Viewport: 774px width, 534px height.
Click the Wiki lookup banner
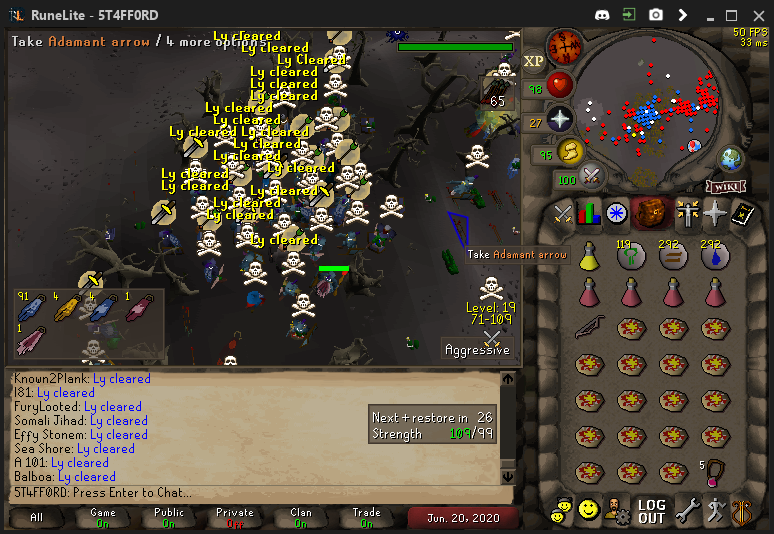729,186
